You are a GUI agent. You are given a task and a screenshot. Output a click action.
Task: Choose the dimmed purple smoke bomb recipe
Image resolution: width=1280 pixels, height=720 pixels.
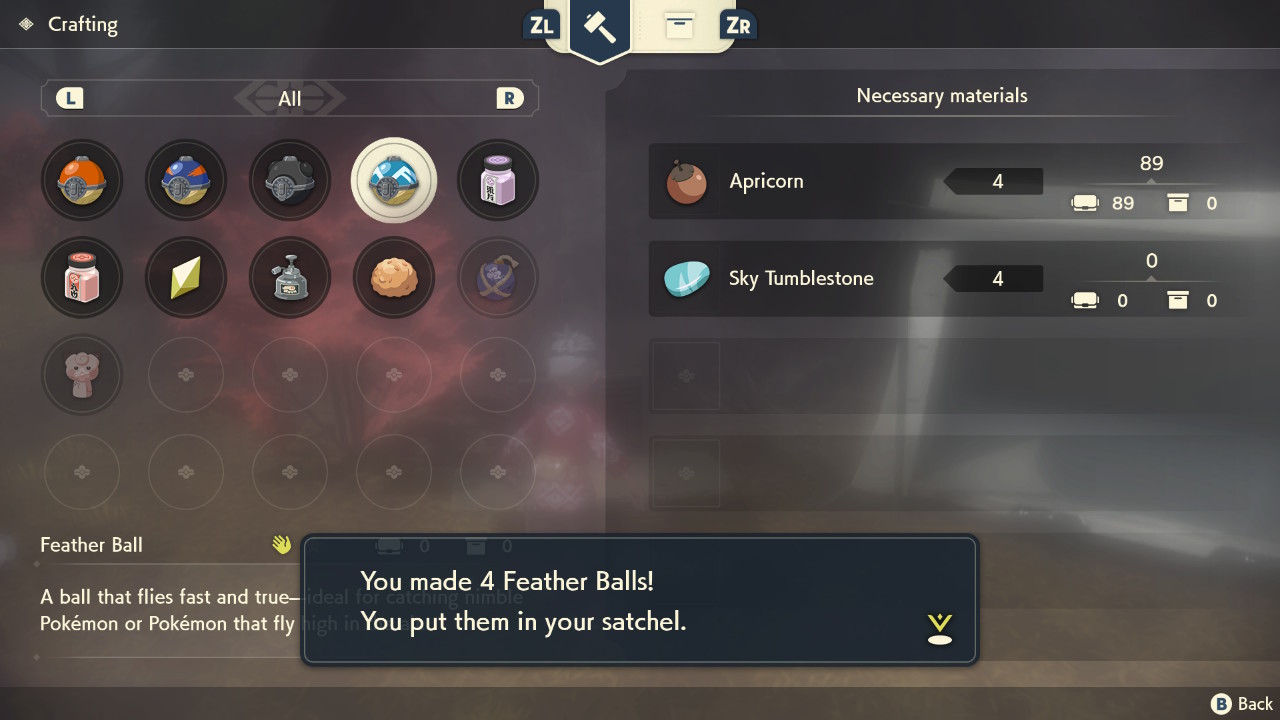coord(498,278)
